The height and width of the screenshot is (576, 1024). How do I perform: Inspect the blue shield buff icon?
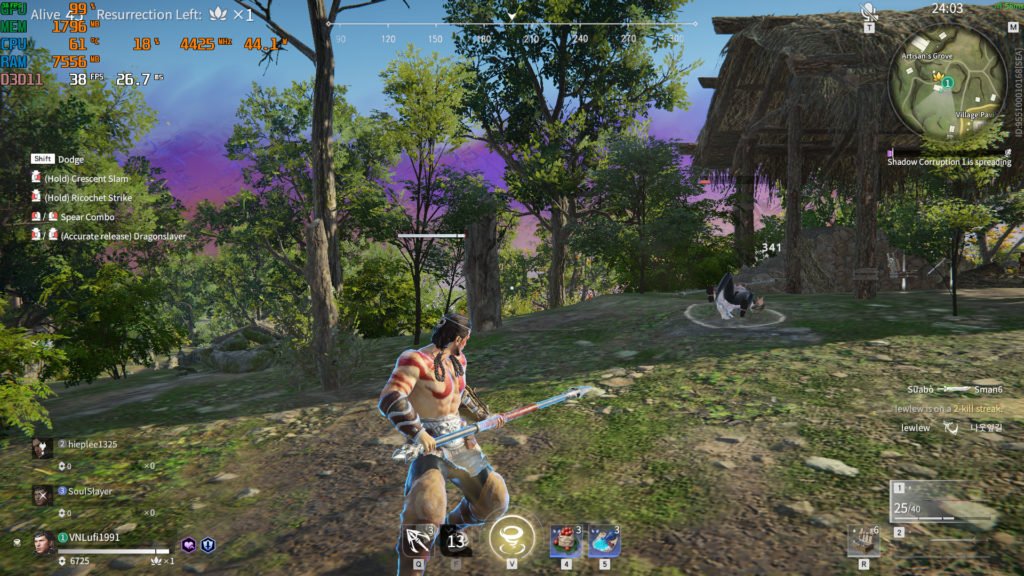click(209, 545)
